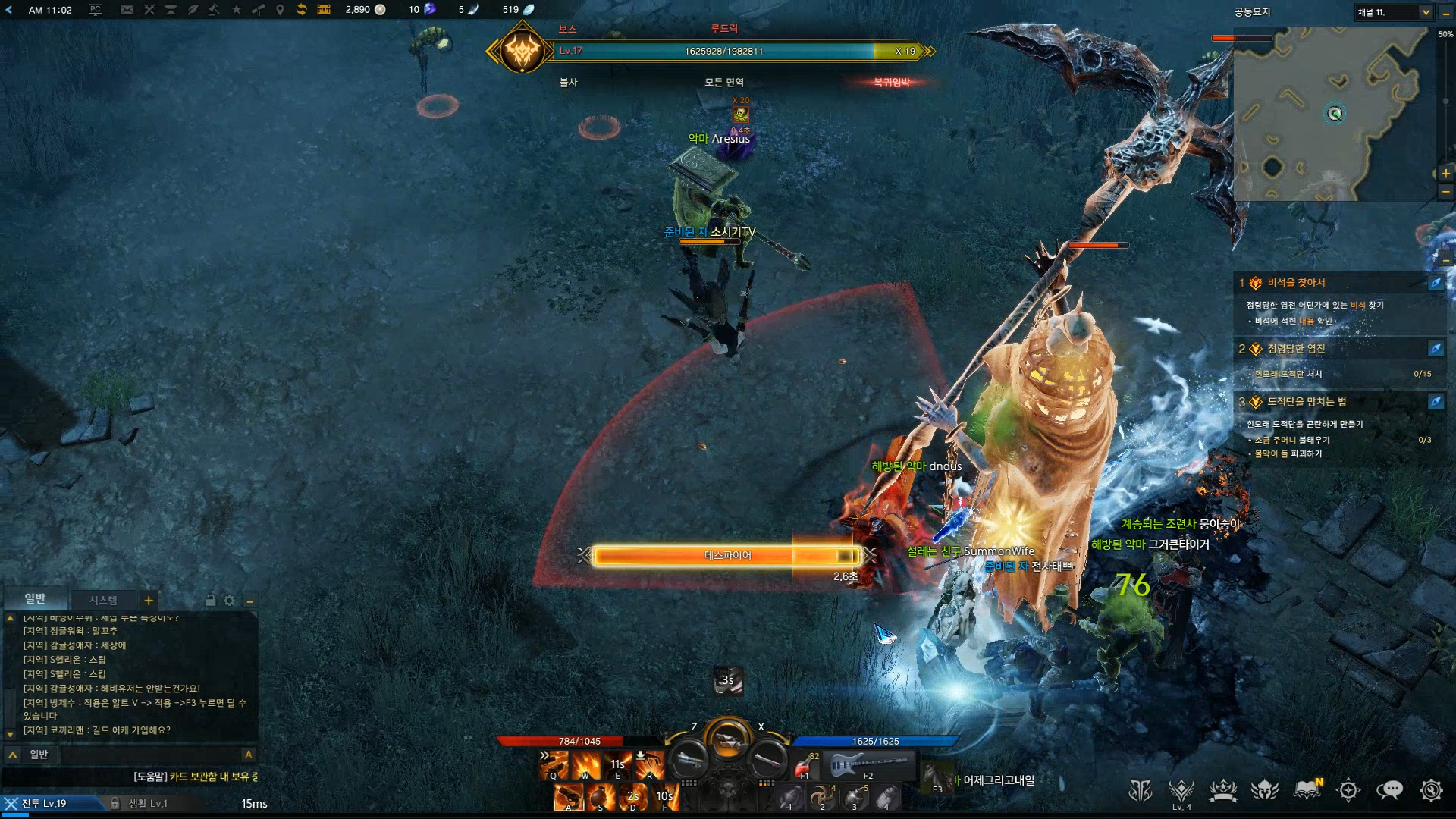Open the speech bubble community menu

pos(1389,790)
